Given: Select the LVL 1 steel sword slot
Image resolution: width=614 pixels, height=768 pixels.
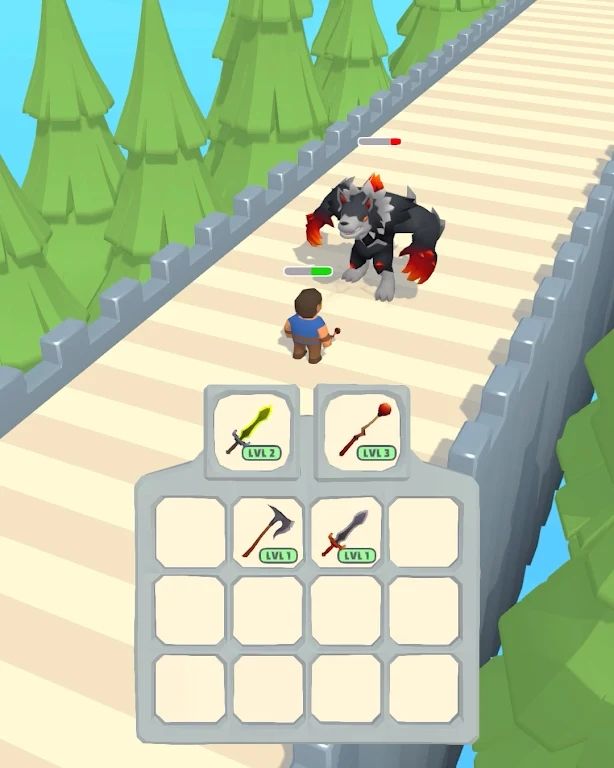Looking at the screenshot, I should click(346, 532).
